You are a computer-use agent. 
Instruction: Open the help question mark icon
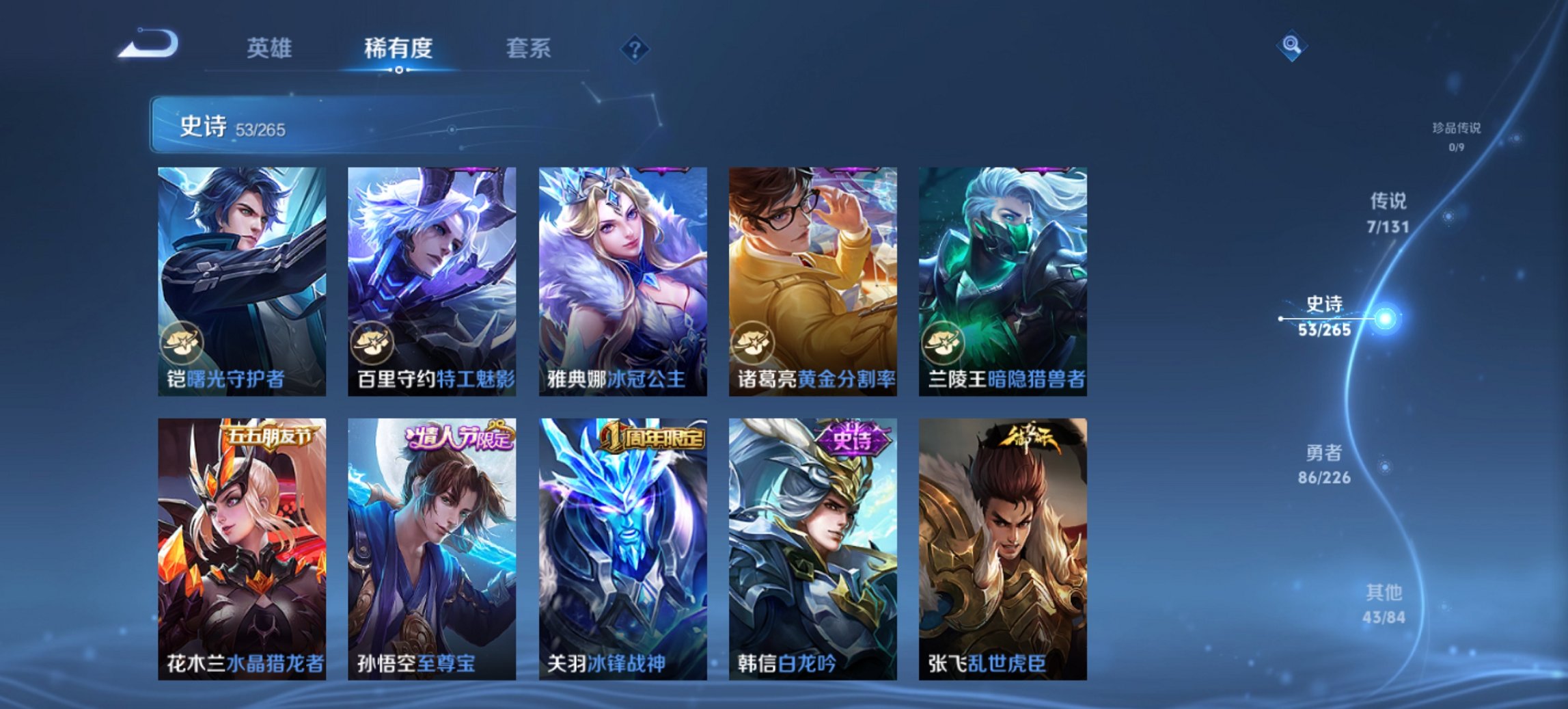click(x=635, y=48)
